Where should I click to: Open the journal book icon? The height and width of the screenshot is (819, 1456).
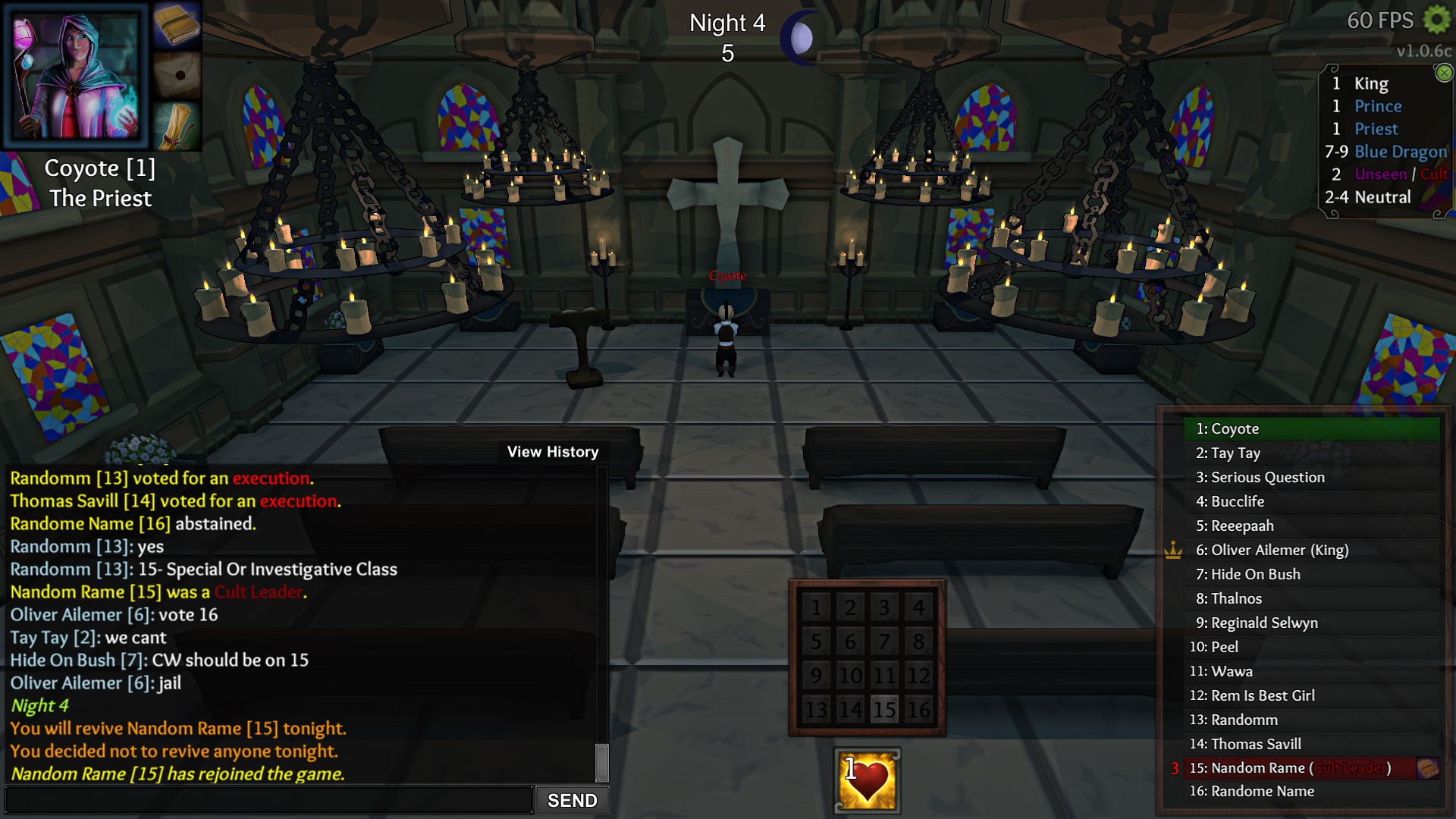(x=176, y=25)
